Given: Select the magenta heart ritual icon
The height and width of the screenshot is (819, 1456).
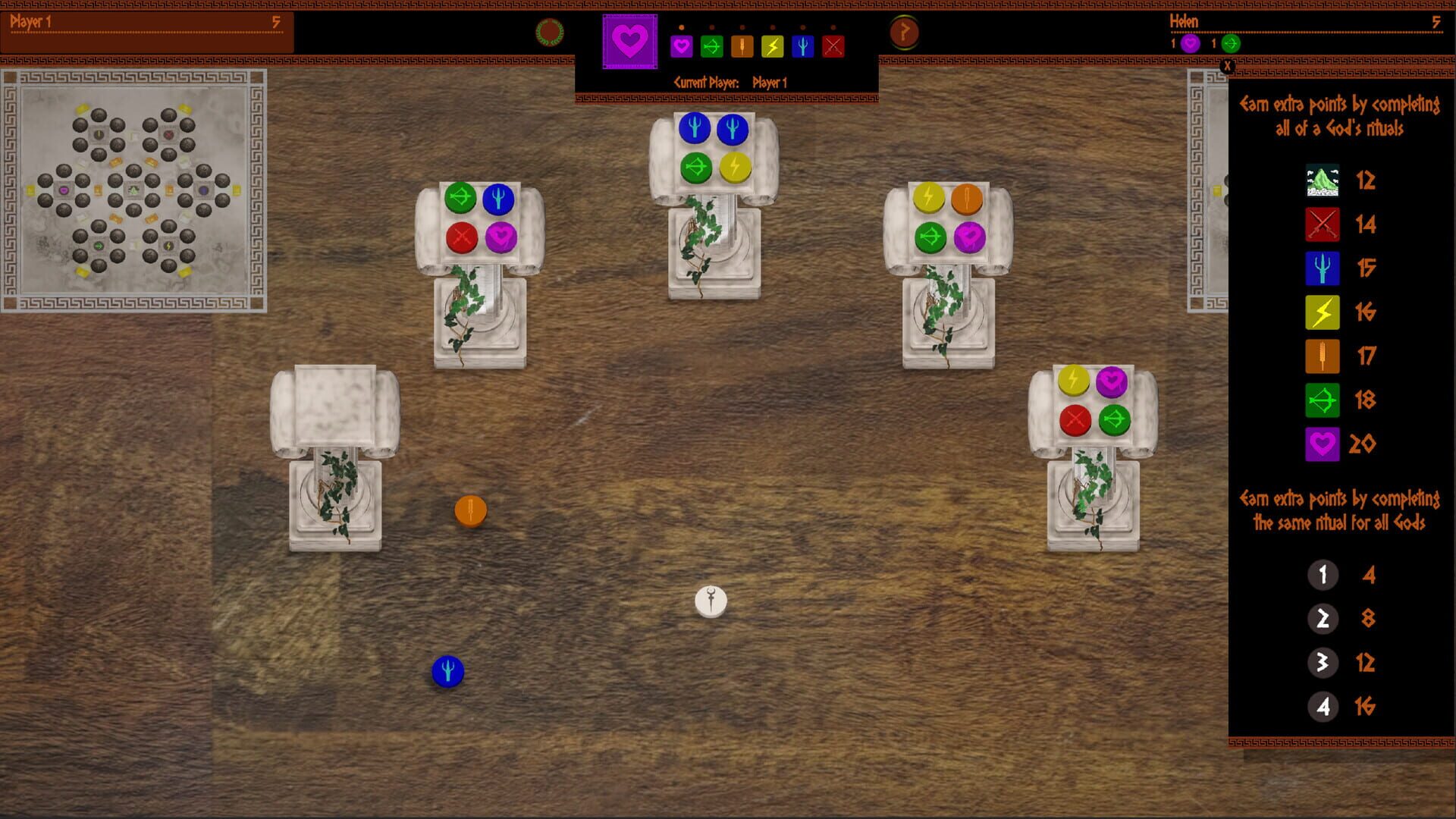Looking at the screenshot, I should coord(681,46).
